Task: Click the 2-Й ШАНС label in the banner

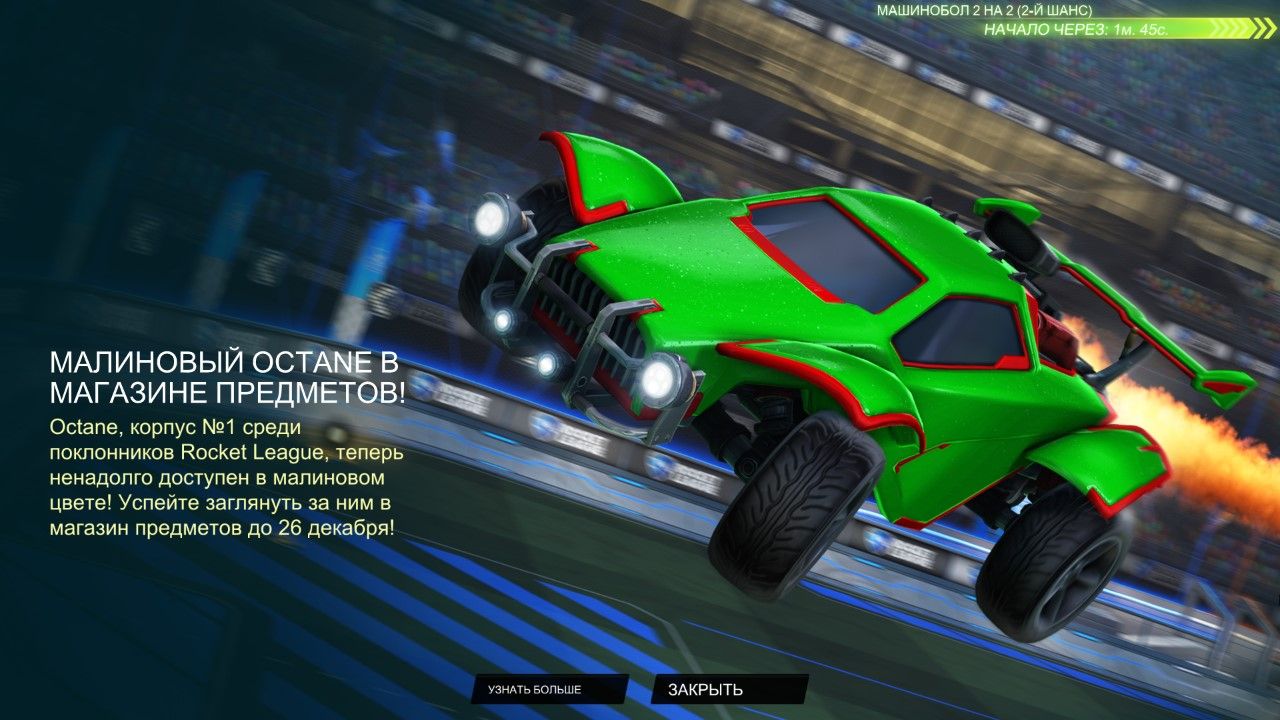Action: [1053, 12]
